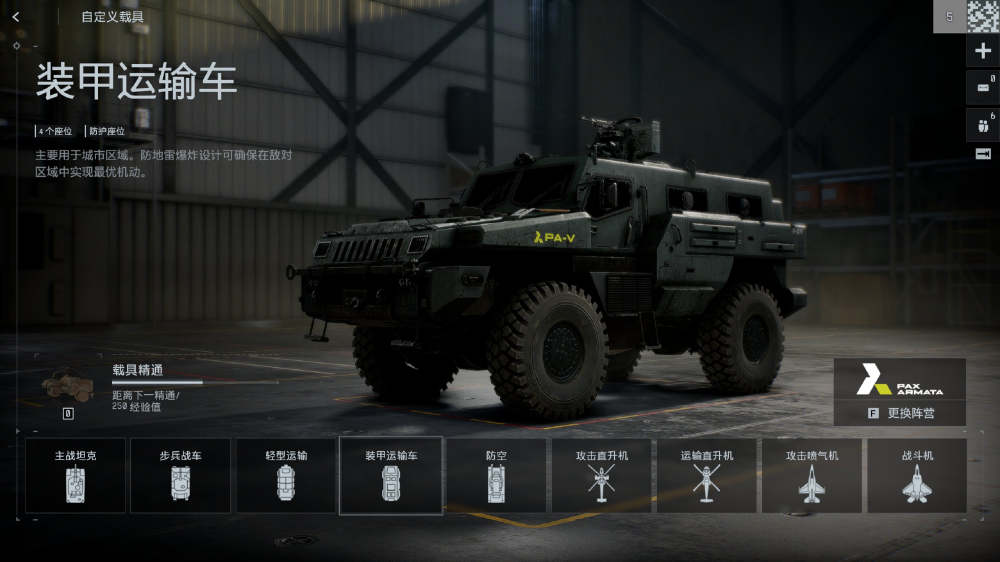Click the player avatar in the corner
This screenshot has height=562, width=1000.
click(x=983, y=17)
